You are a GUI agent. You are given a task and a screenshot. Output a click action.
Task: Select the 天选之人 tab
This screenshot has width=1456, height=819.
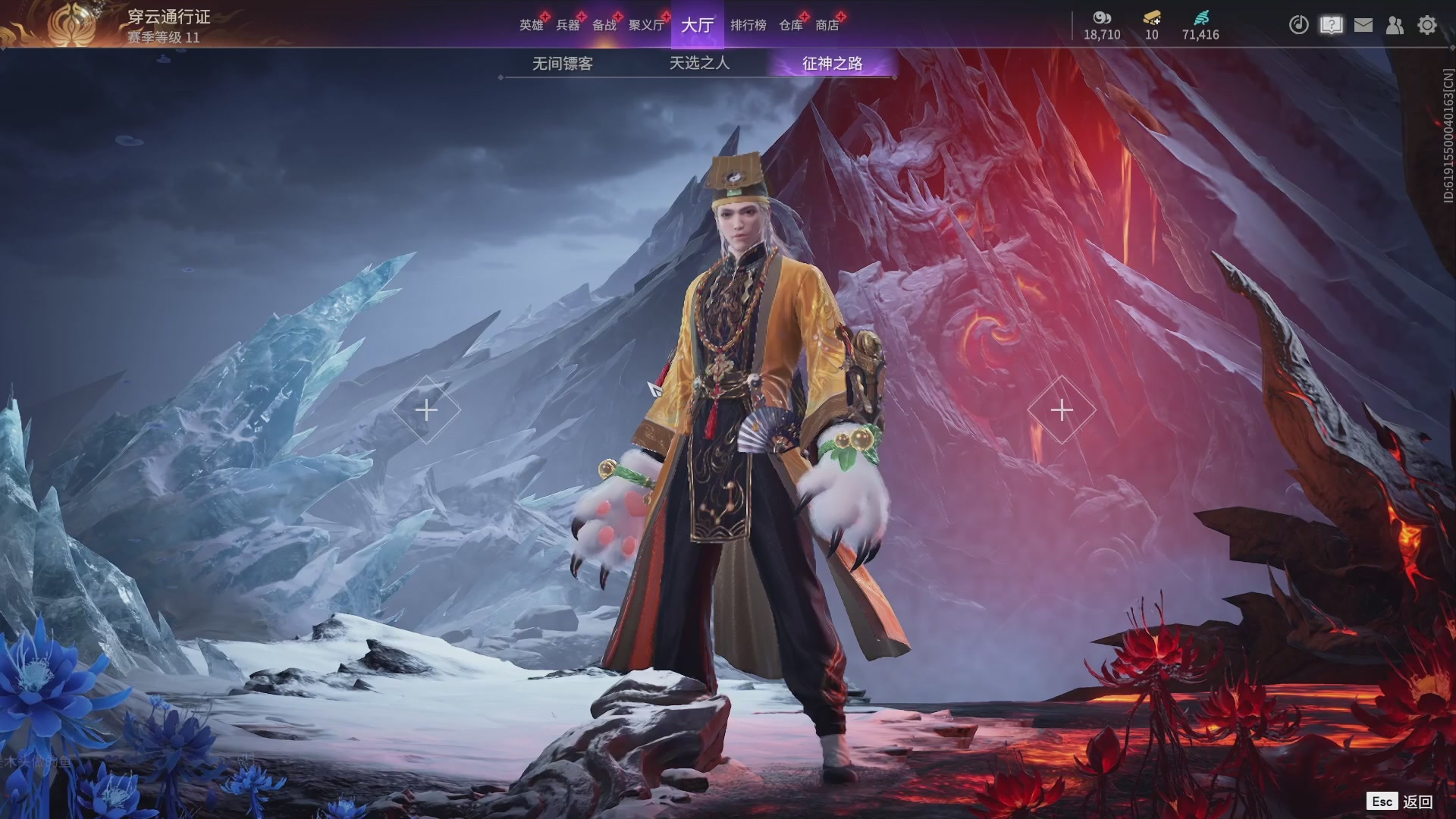pos(699,63)
